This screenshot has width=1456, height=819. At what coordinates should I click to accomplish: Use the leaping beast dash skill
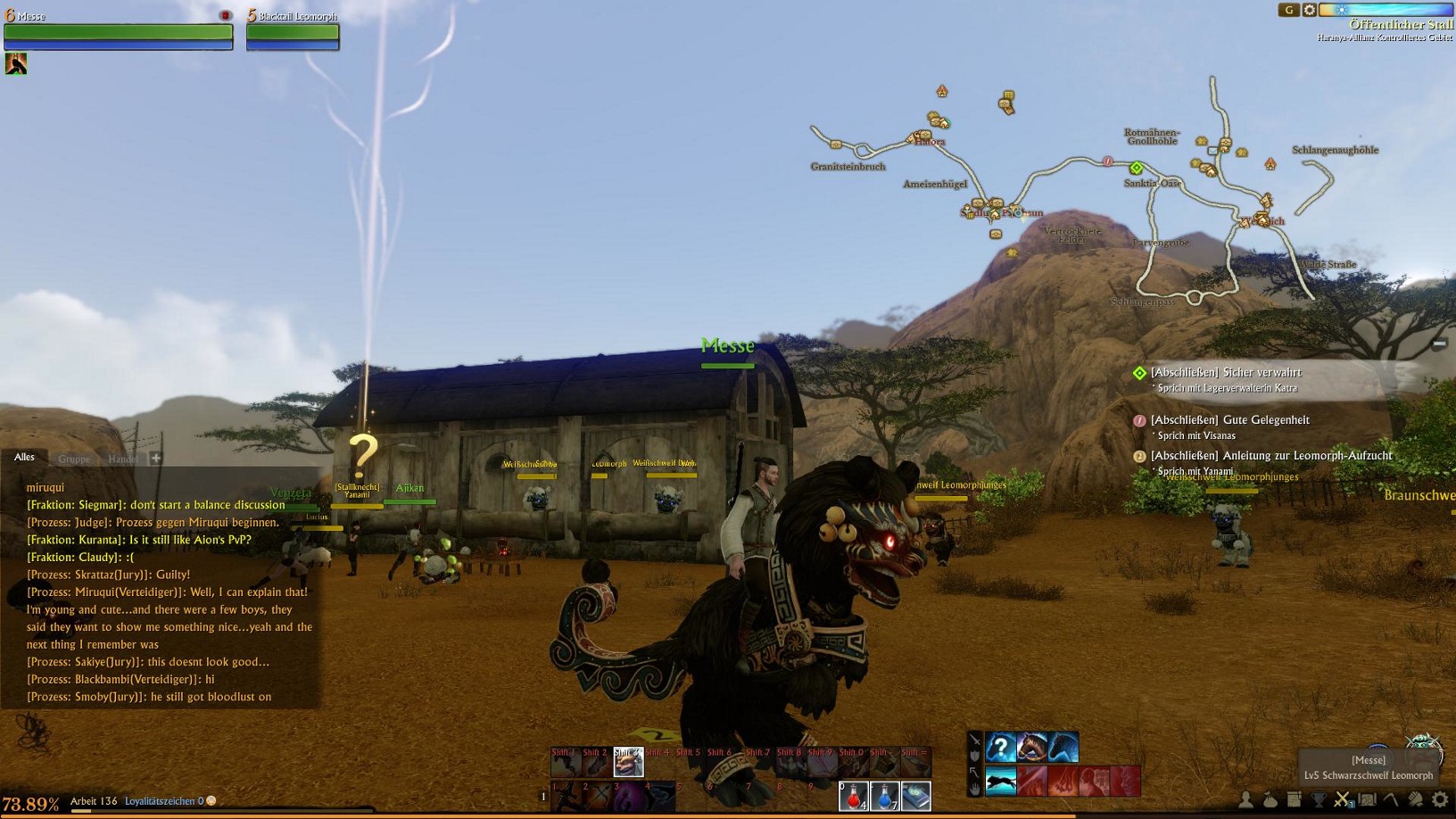point(1000,782)
